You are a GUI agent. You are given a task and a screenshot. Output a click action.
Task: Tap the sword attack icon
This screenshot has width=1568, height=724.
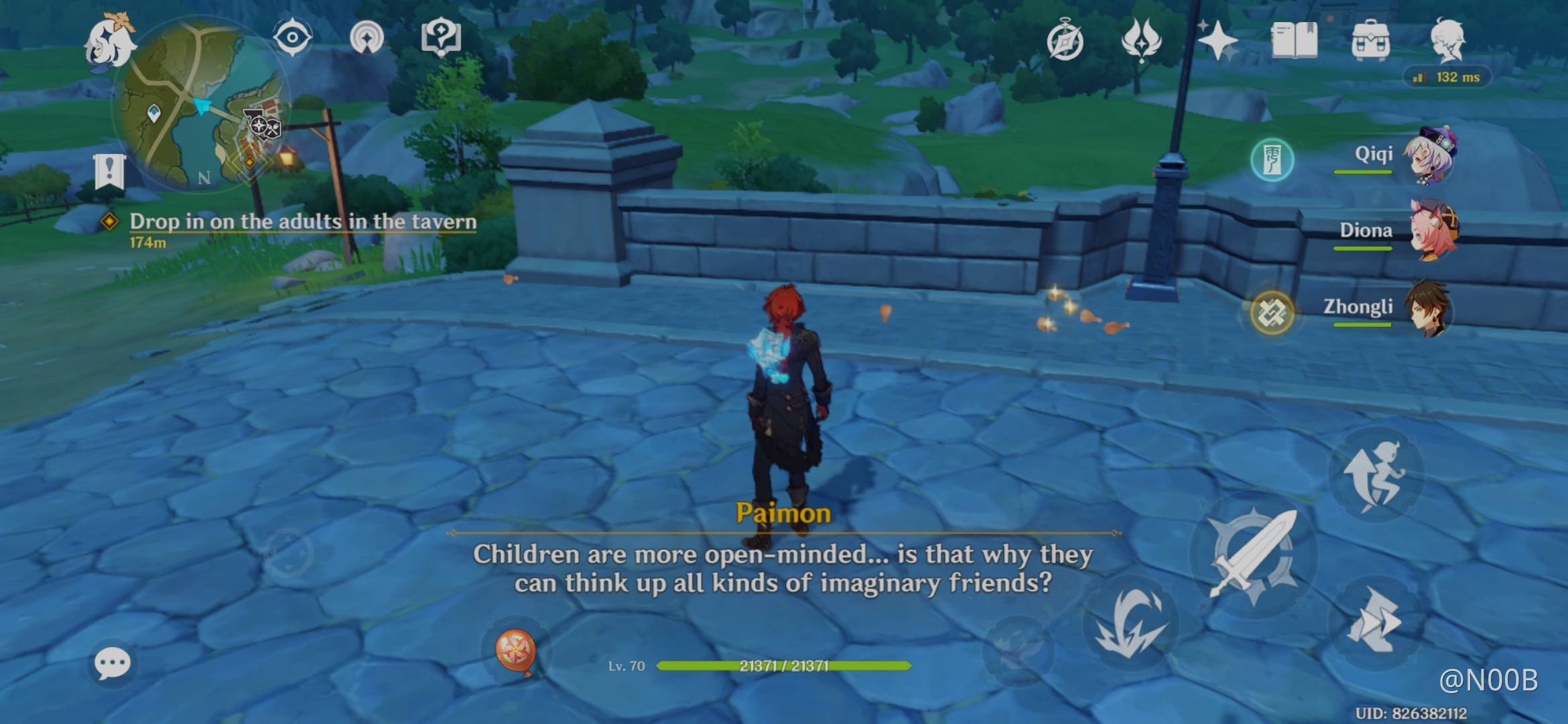[x=1254, y=555]
